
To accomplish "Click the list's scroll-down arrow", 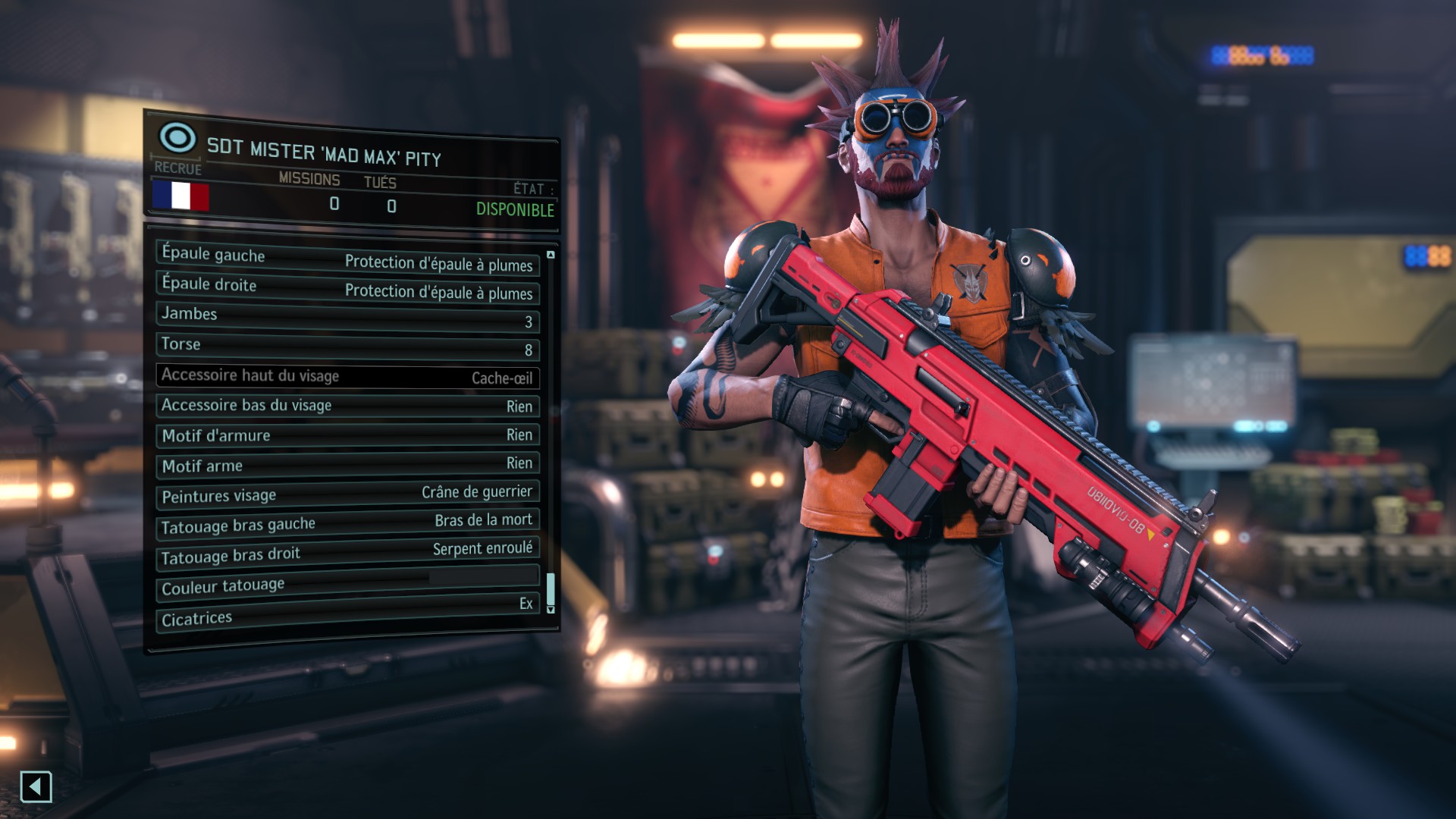I will tap(551, 610).
